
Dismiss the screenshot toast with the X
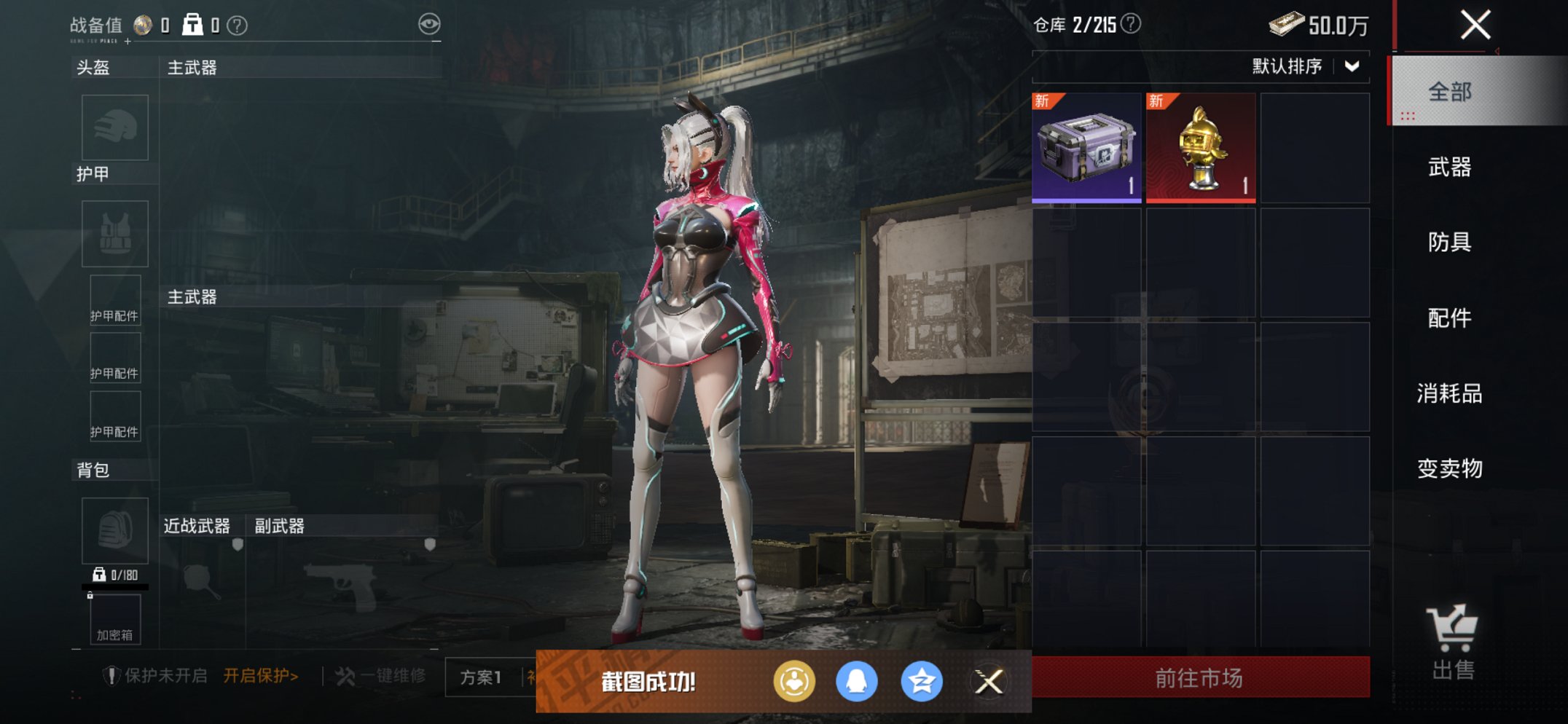click(x=988, y=680)
